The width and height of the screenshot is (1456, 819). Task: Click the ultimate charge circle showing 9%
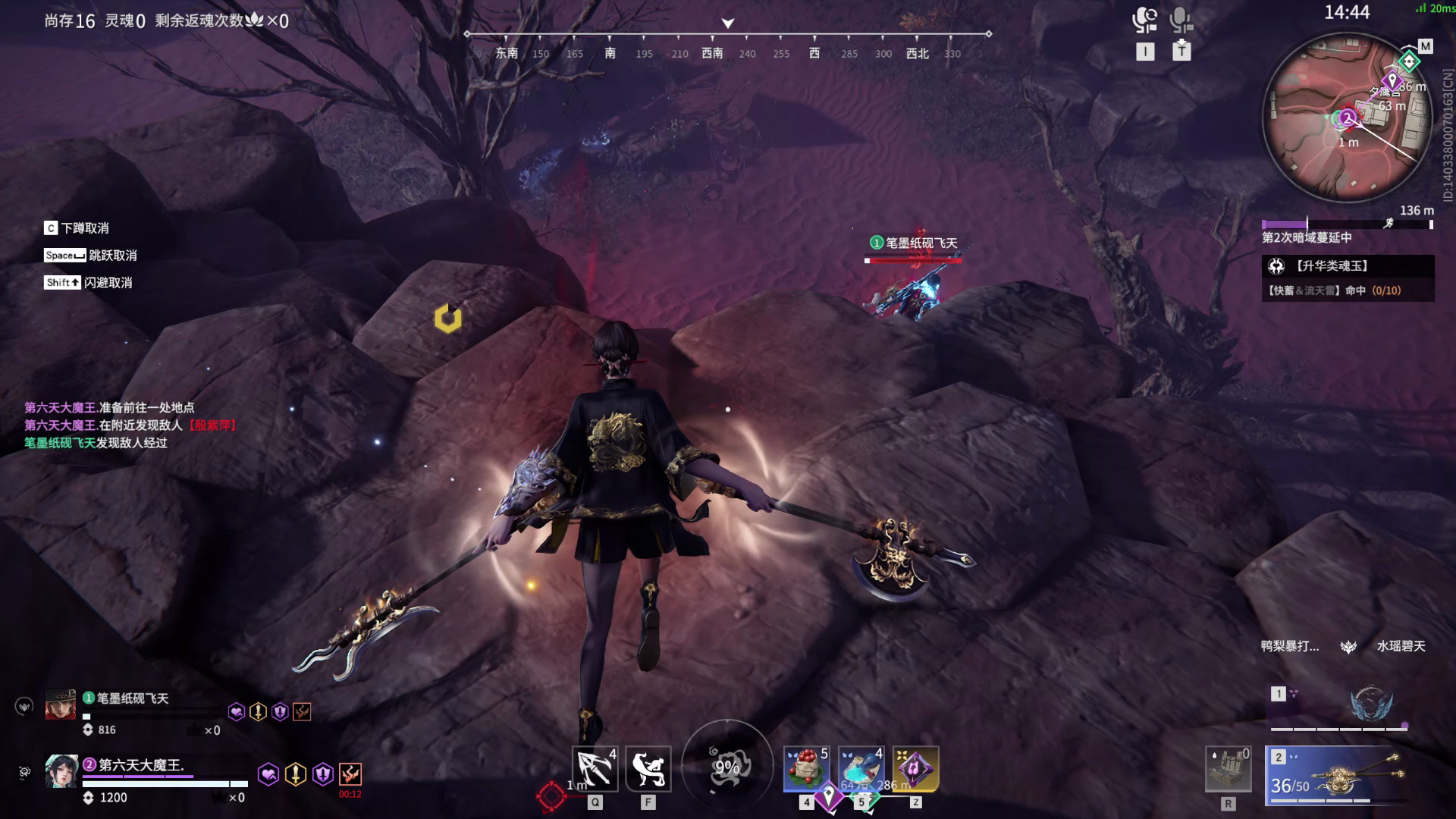click(727, 767)
